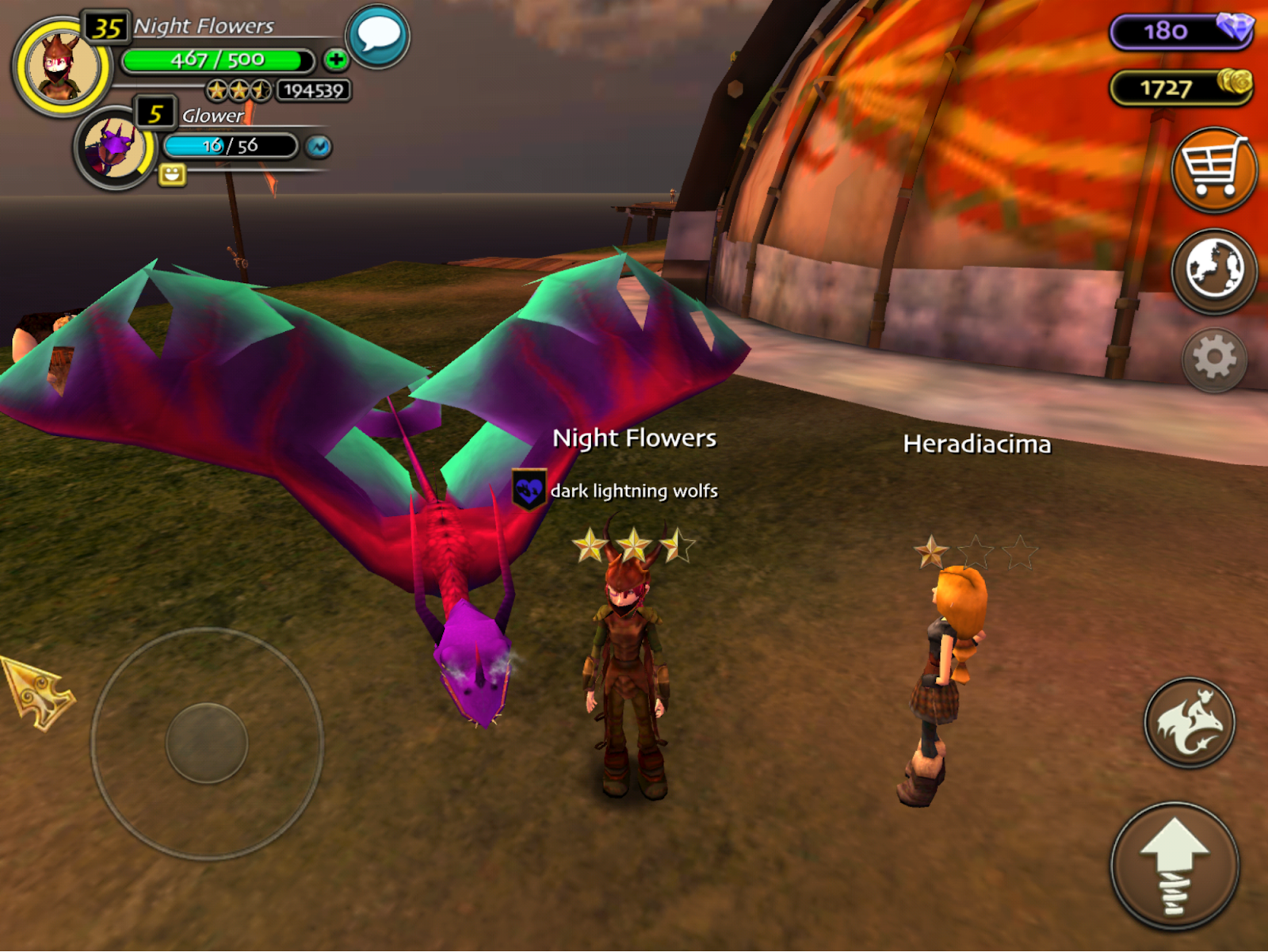Tap the blue dragon energy meter icon
This screenshot has height=952, width=1268.
tap(319, 147)
